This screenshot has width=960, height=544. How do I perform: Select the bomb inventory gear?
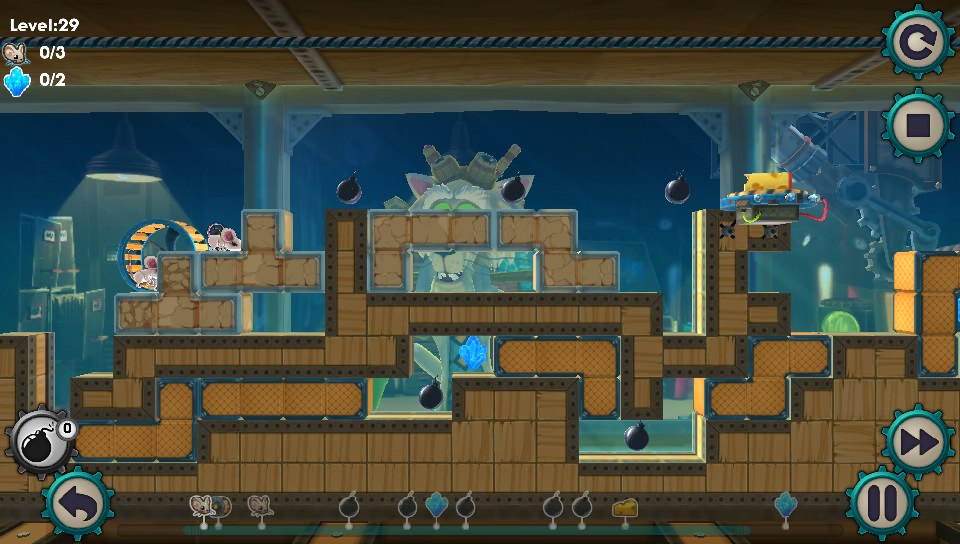42,441
